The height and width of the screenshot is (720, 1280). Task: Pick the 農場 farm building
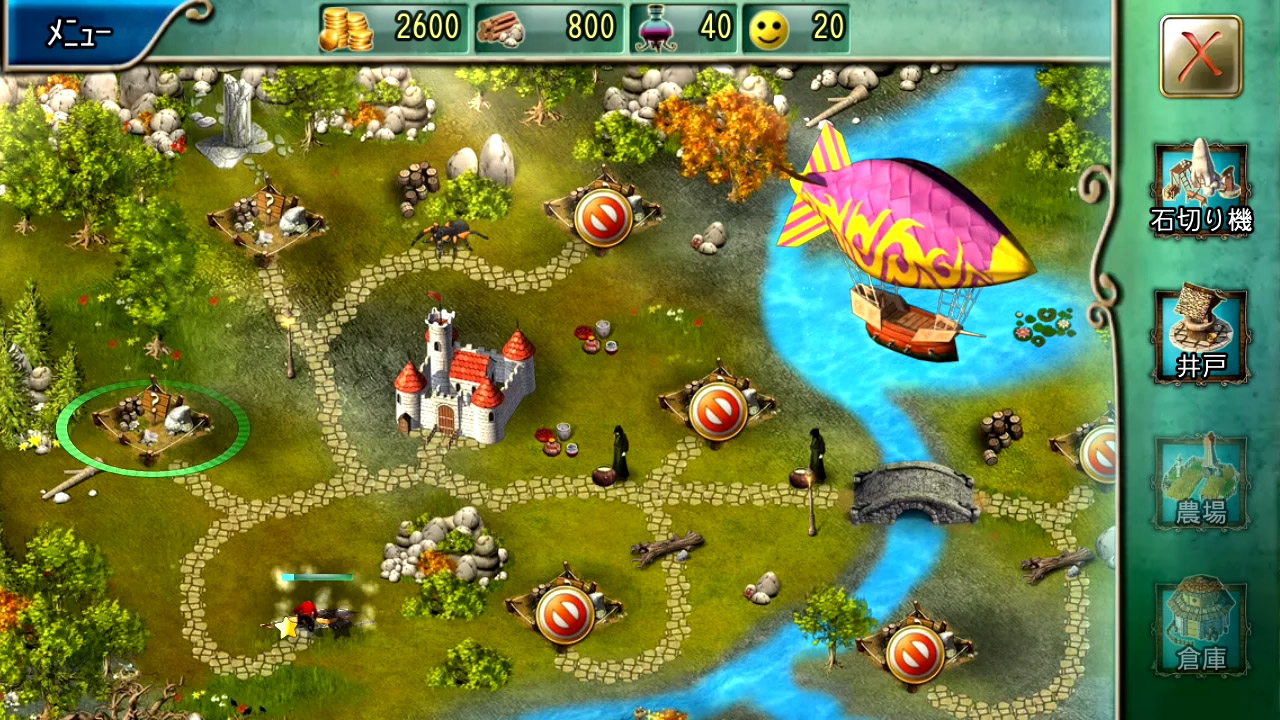(x=1200, y=482)
